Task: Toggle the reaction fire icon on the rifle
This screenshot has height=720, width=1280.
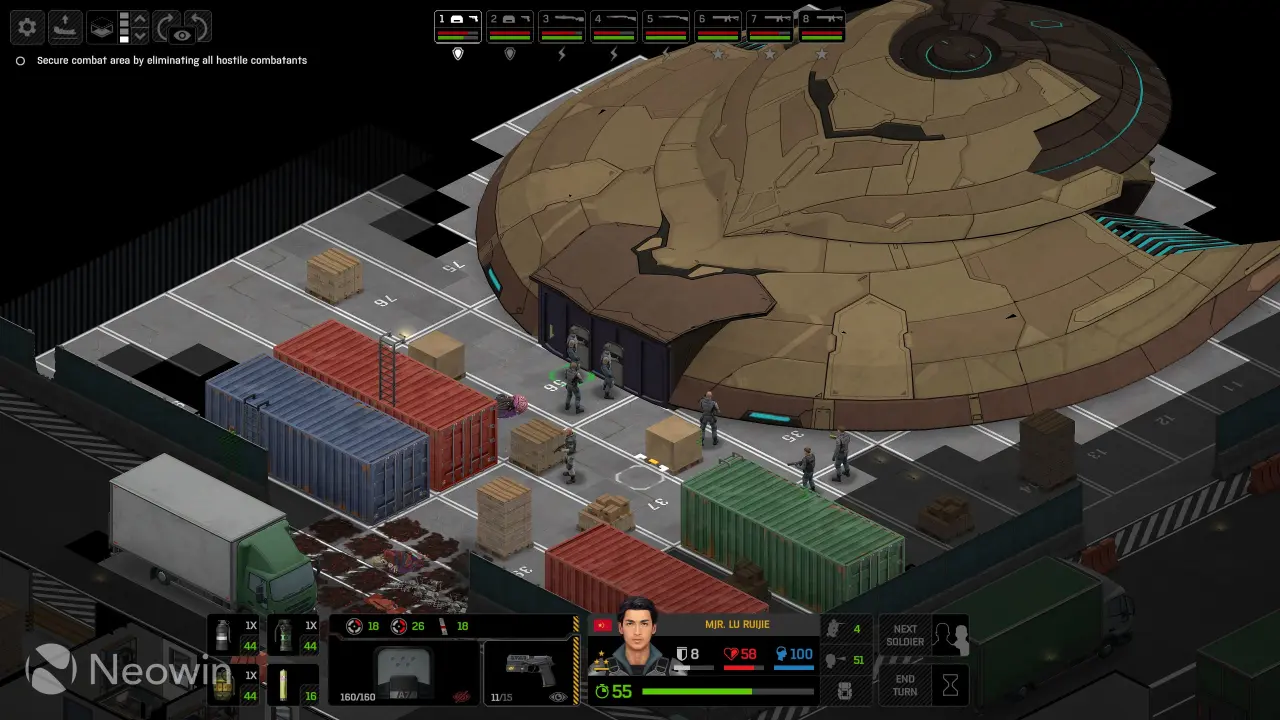Action: (x=460, y=695)
